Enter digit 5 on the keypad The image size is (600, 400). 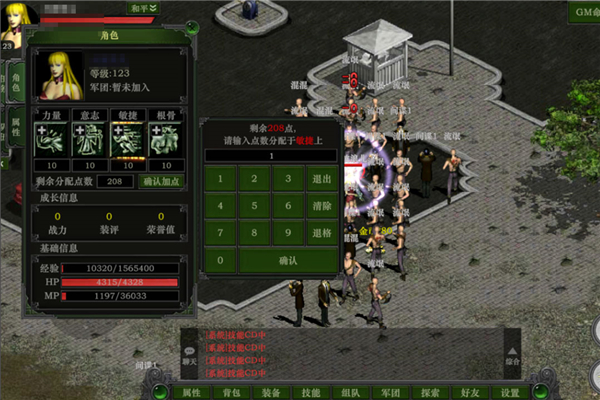[254, 206]
